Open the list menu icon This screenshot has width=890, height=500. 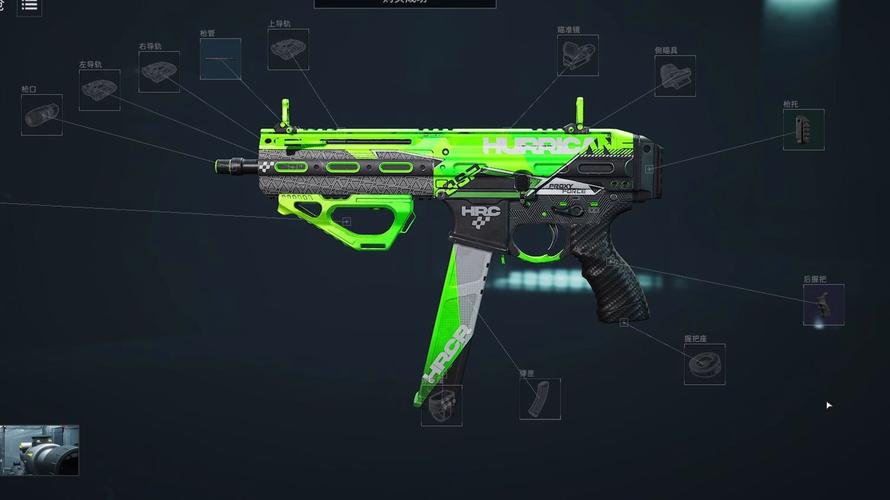29,5
